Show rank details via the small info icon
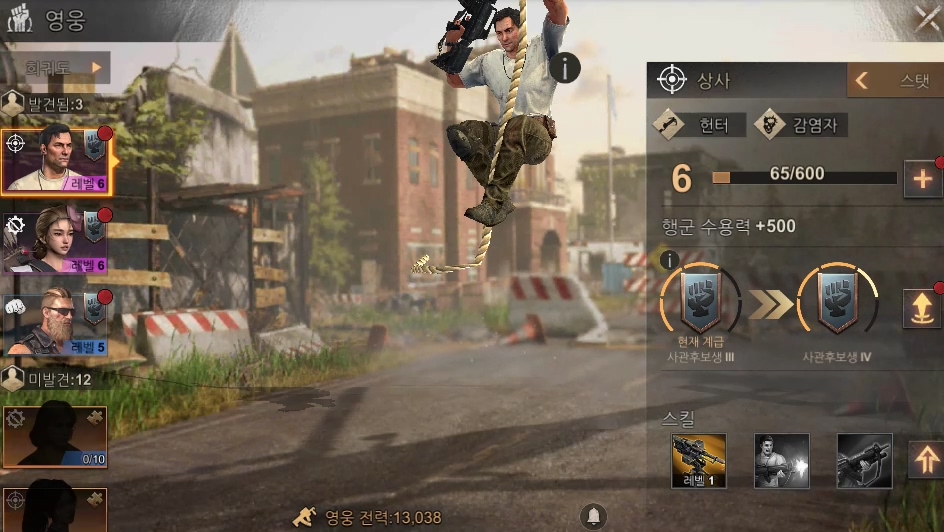 click(669, 260)
